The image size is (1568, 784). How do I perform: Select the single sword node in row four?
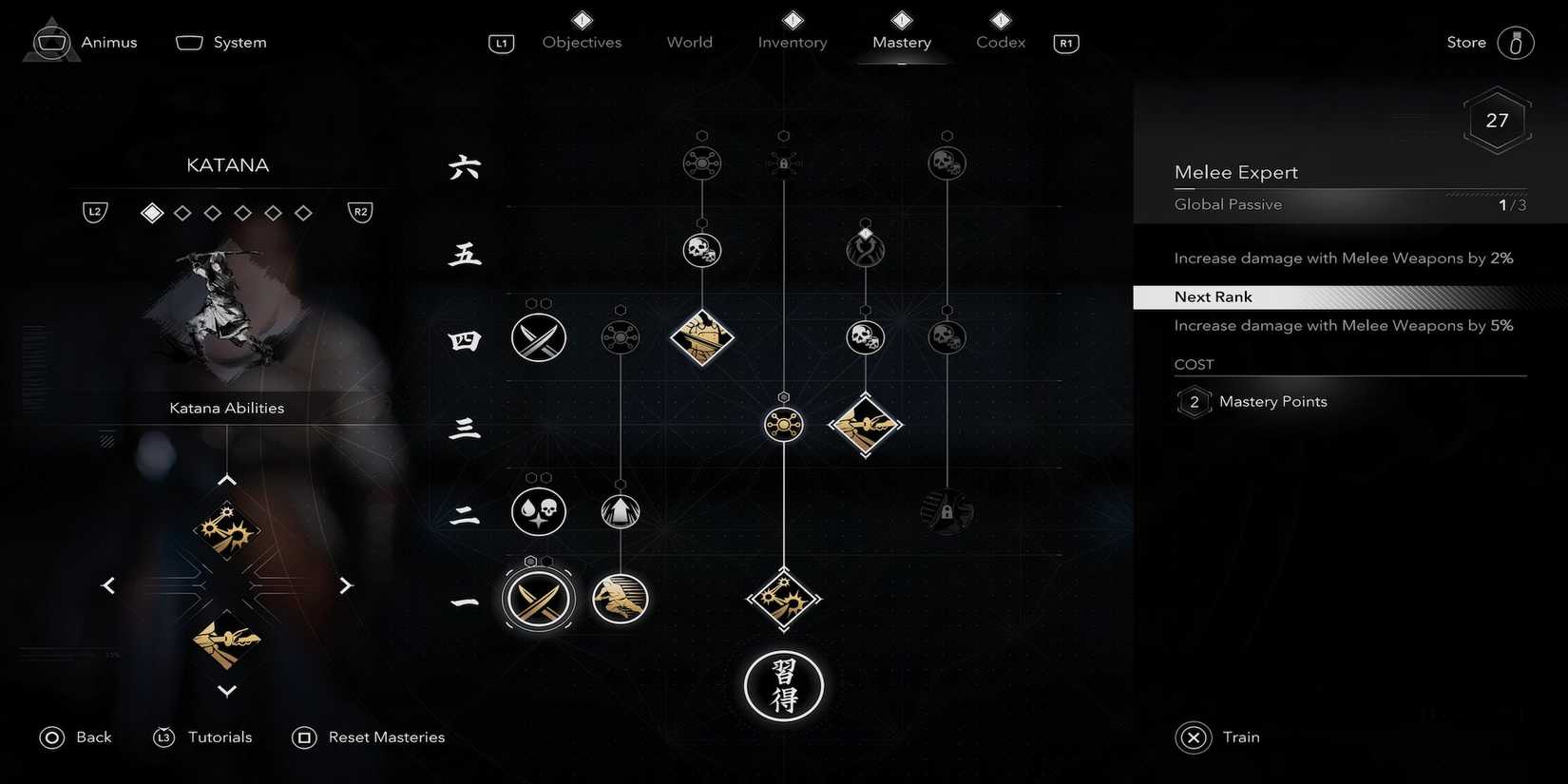point(539,337)
